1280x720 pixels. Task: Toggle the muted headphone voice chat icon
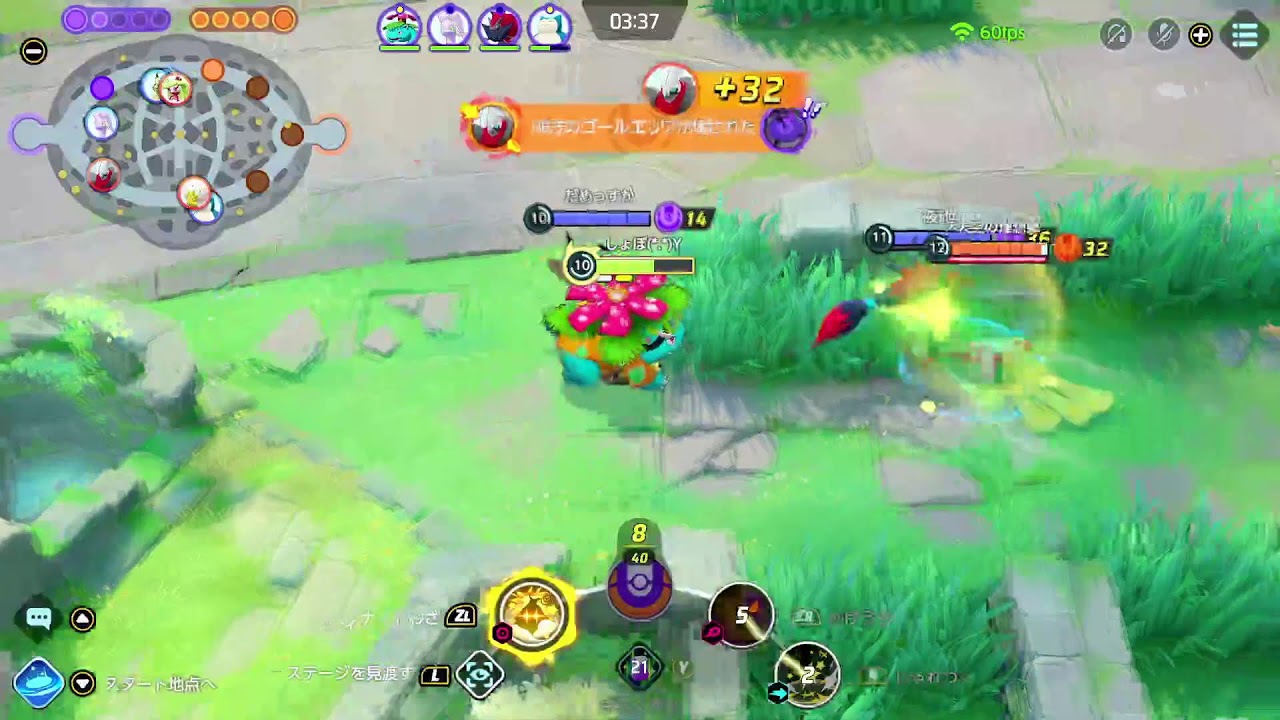[1115, 35]
